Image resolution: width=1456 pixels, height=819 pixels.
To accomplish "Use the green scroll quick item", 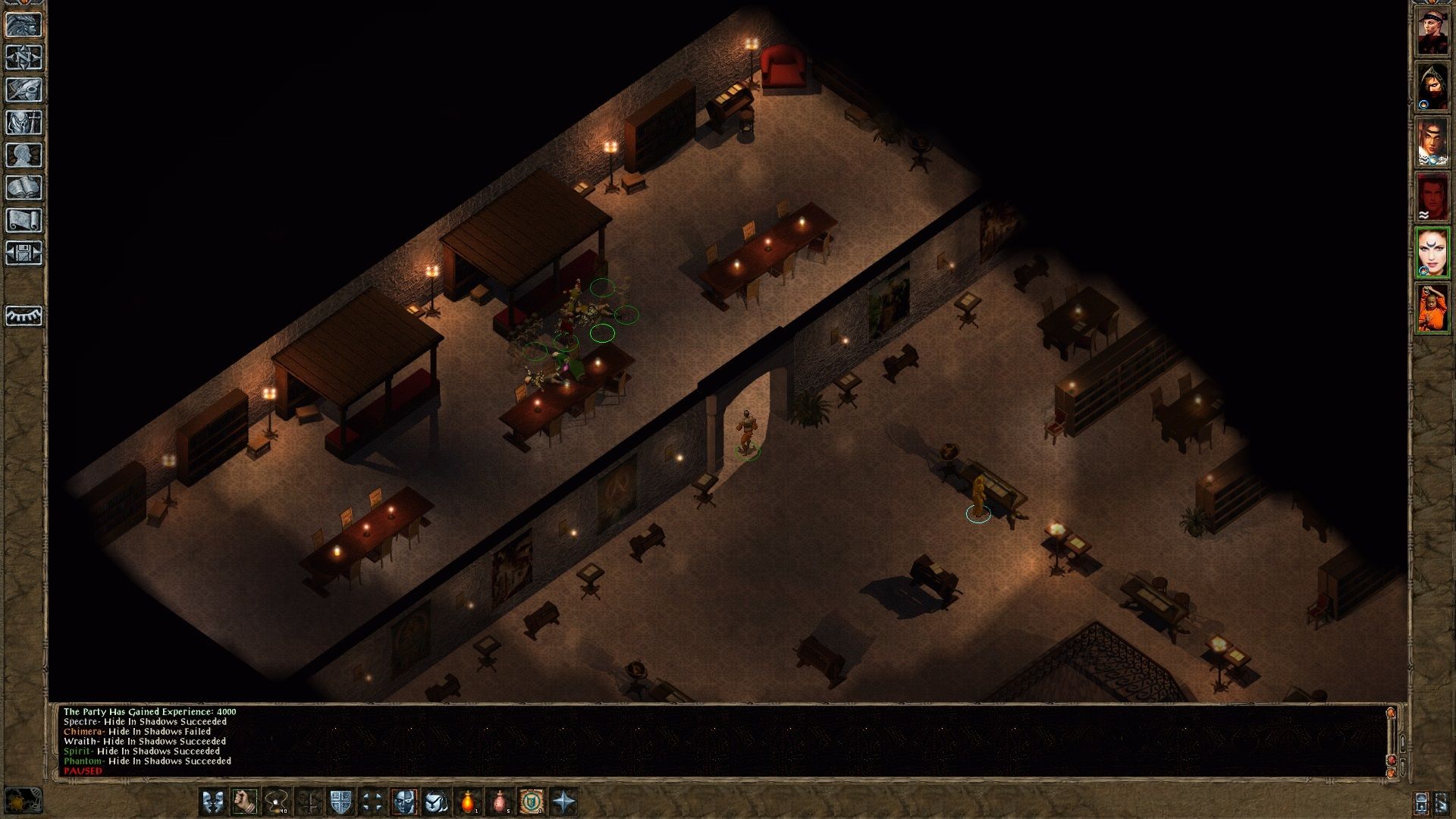I will pyautogui.click(x=532, y=802).
